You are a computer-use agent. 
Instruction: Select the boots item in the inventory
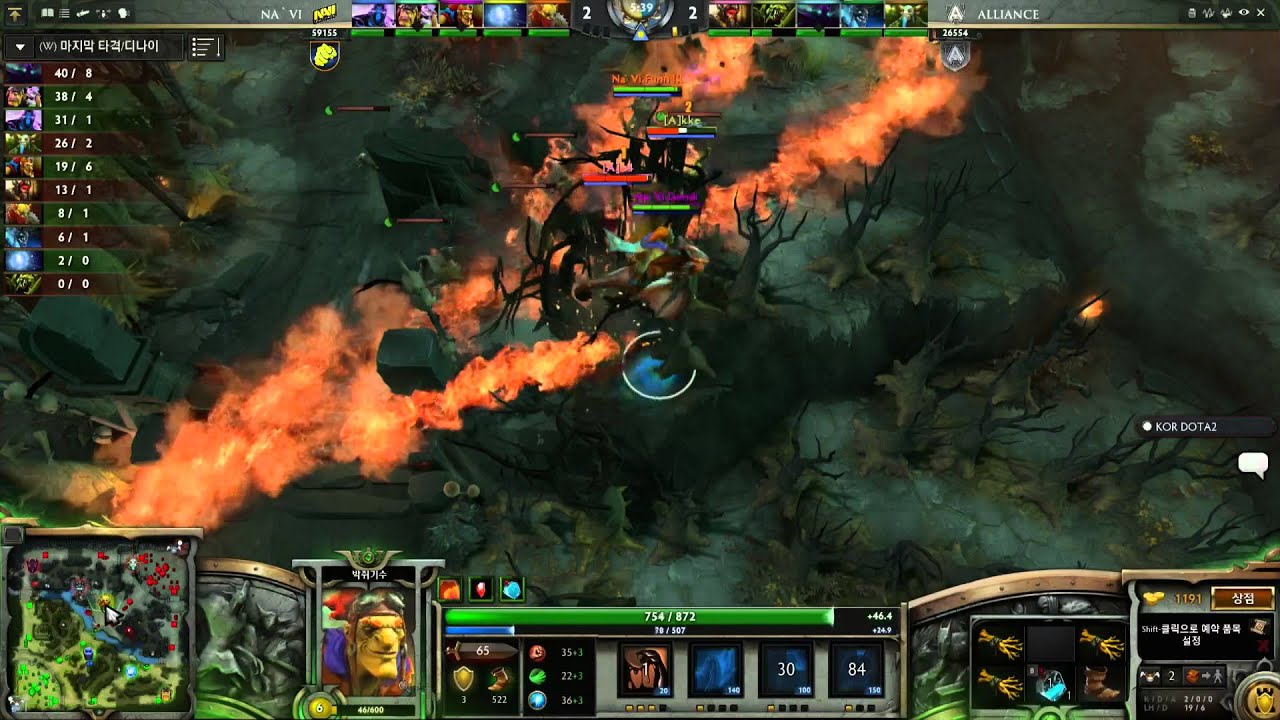coord(1102,685)
